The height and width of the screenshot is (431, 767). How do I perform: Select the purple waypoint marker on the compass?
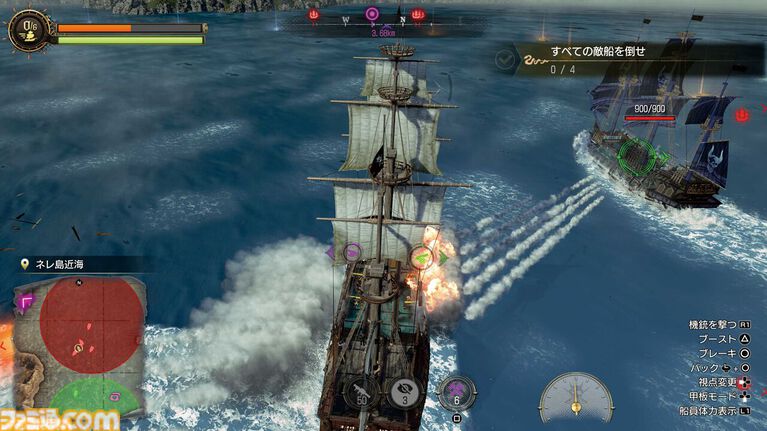(372, 14)
